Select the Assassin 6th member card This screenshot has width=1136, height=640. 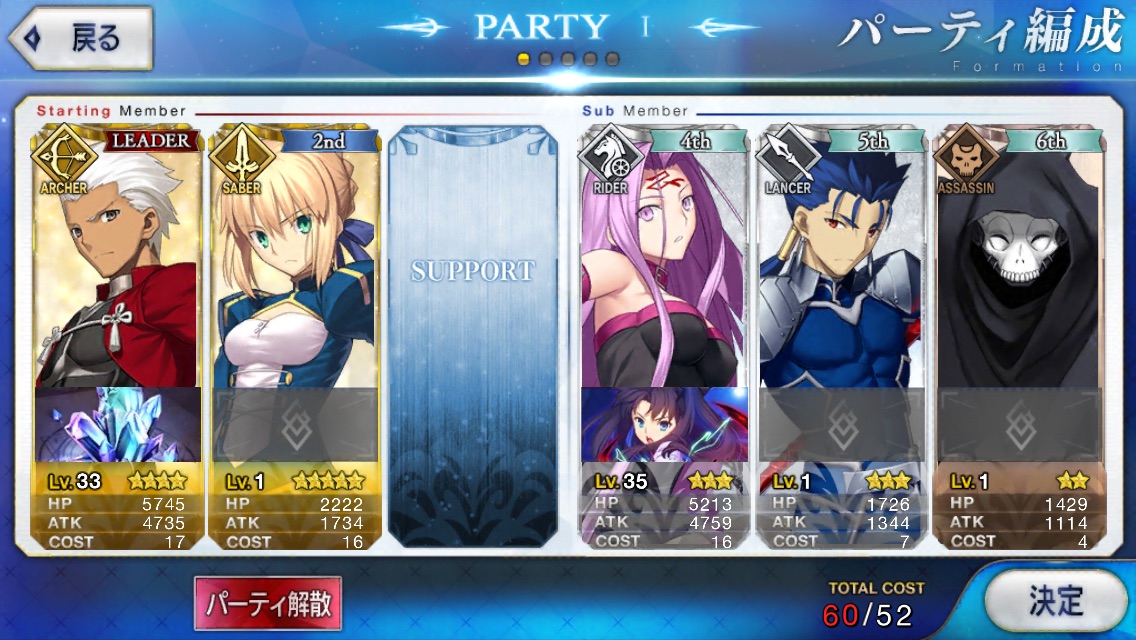(1016, 260)
